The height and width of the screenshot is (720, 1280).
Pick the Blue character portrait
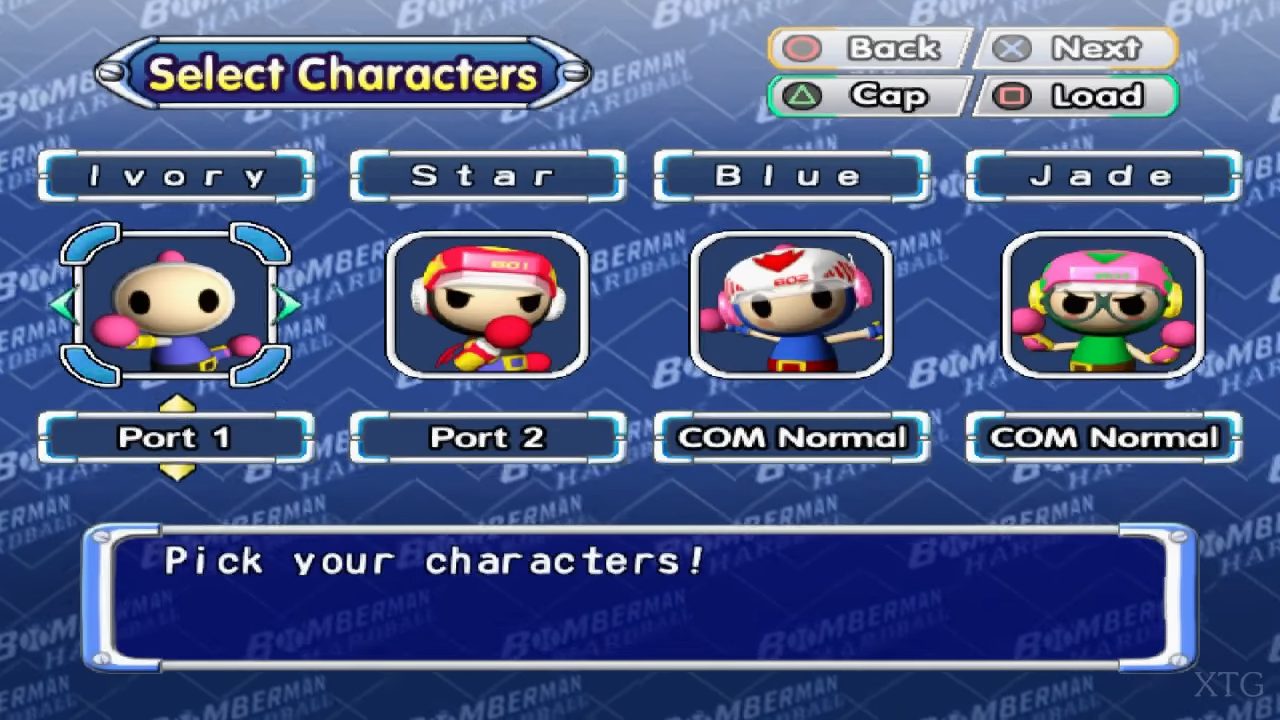pos(791,304)
